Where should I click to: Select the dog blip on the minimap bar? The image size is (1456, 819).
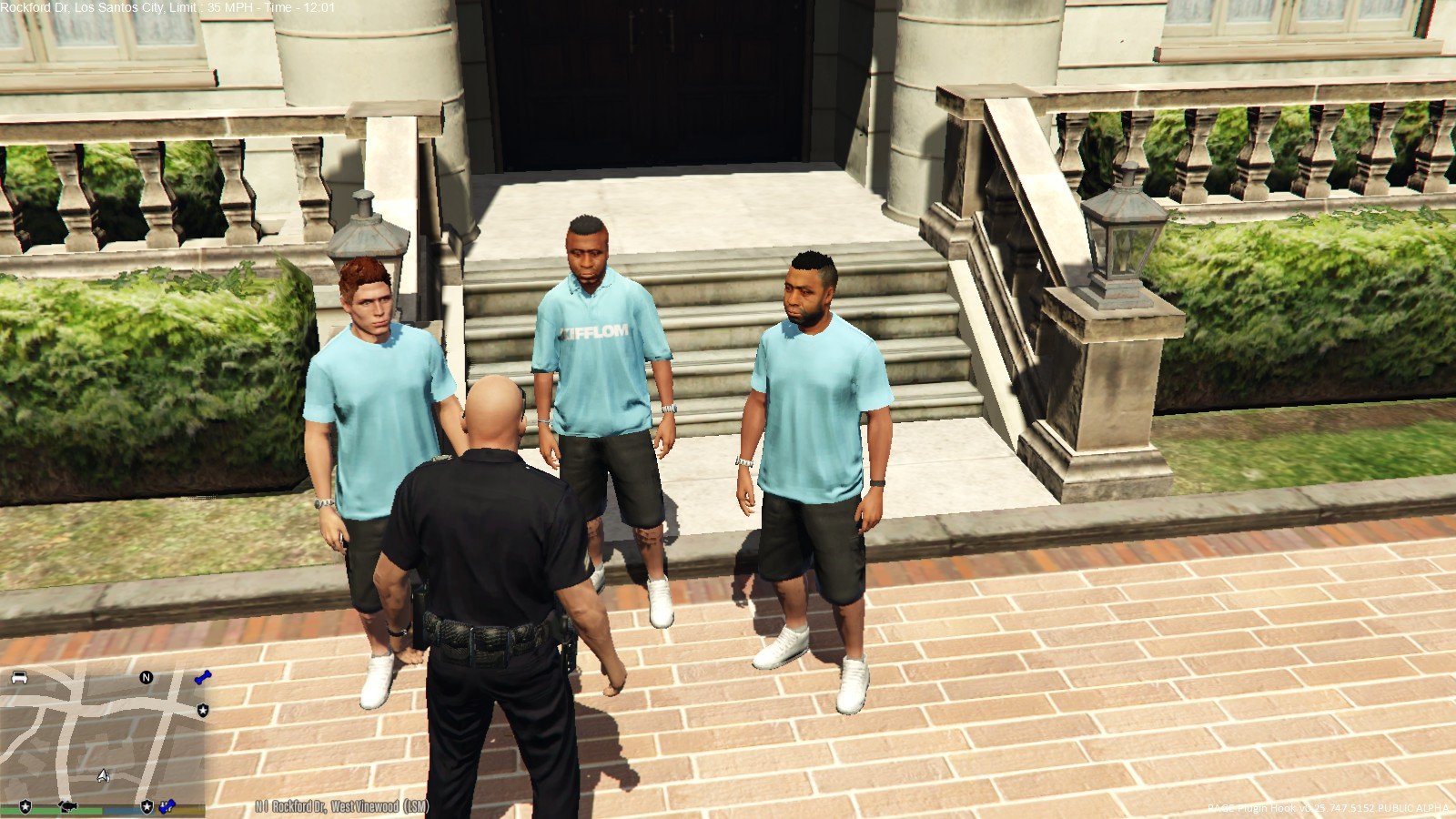(66, 805)
